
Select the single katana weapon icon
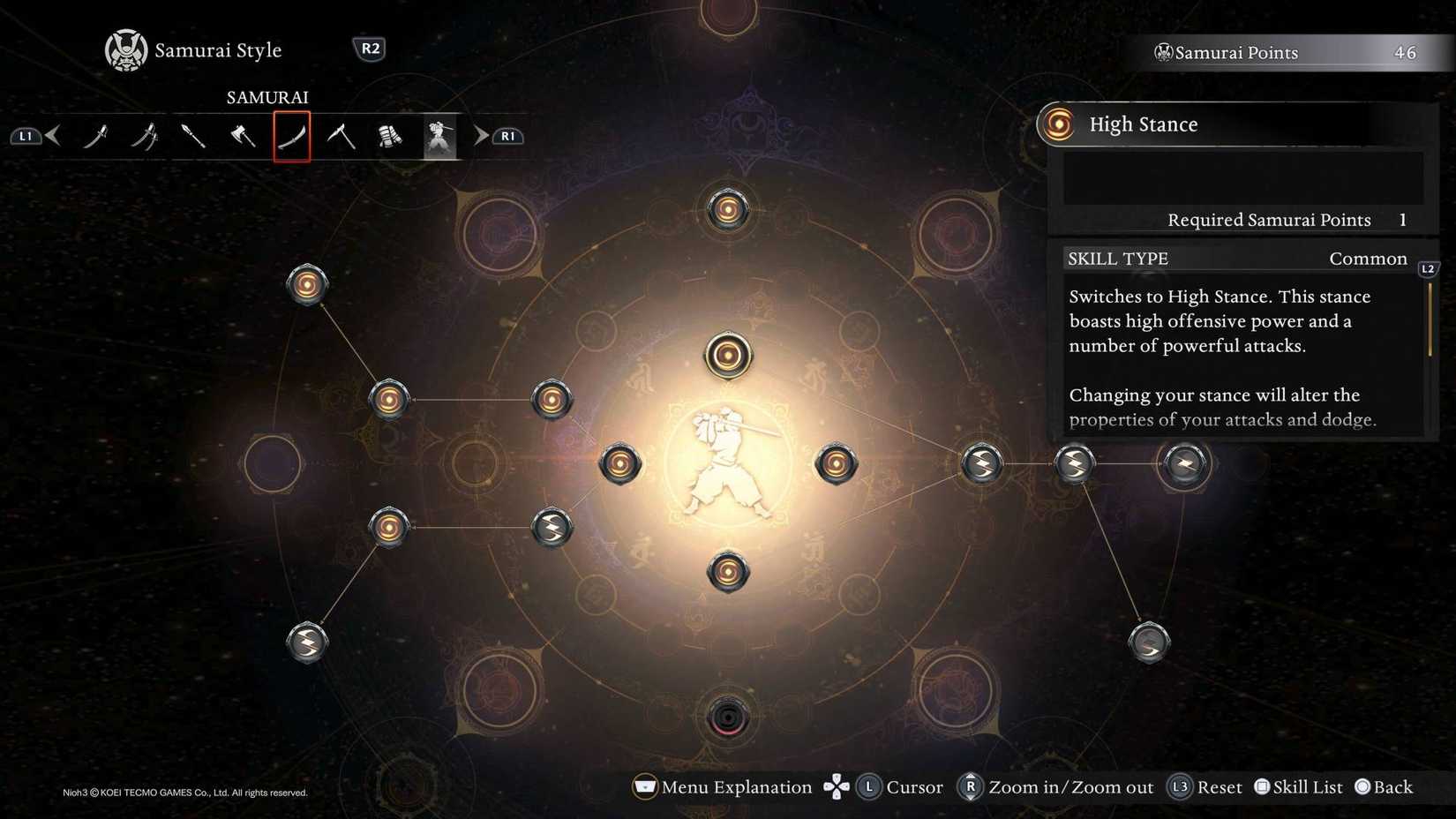[97, 136]
